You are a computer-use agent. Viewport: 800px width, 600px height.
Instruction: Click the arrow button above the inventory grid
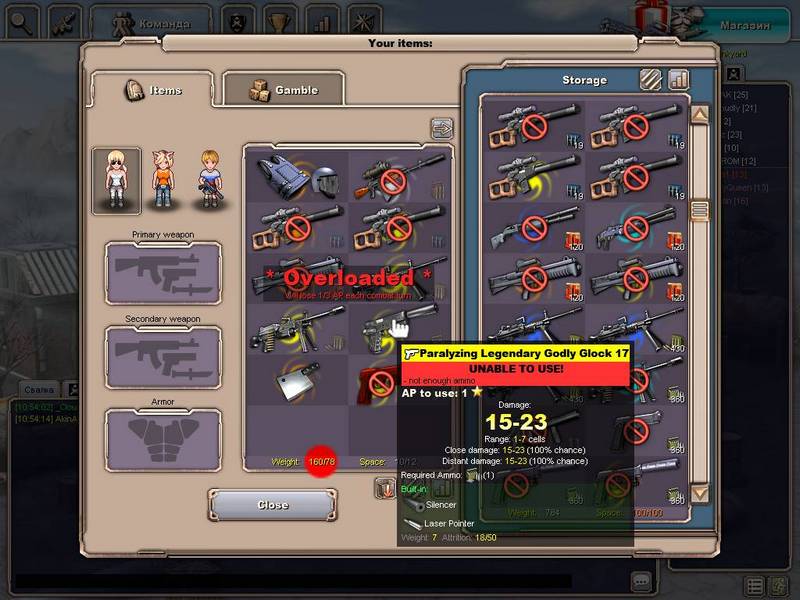[441, 128]
